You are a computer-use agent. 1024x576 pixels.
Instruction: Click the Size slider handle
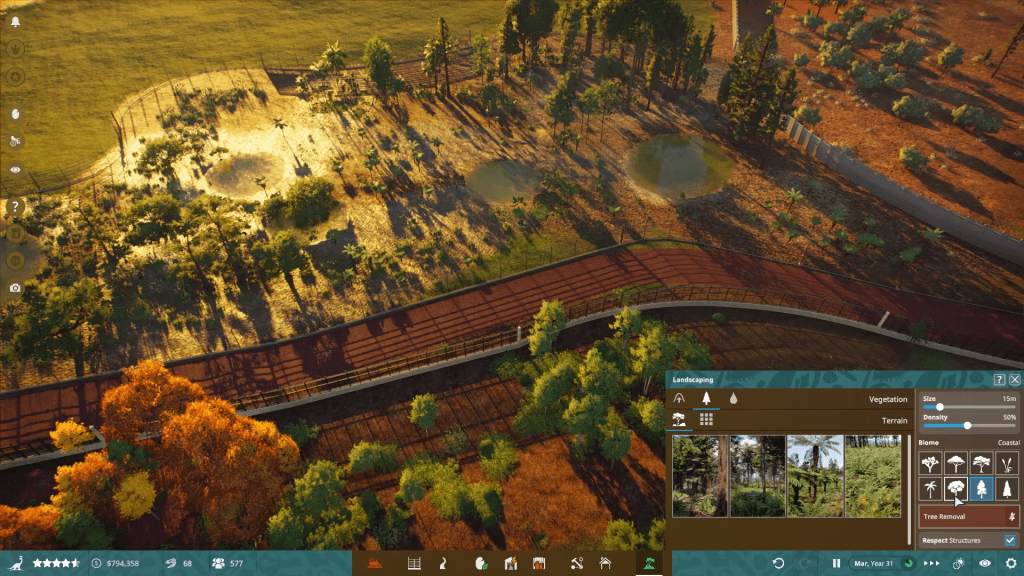point(939,407)
